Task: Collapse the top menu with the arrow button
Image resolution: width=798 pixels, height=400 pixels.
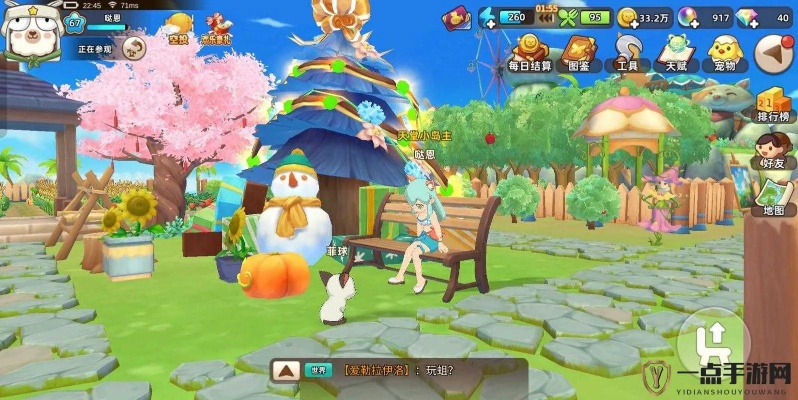Action: pos(773,53)
